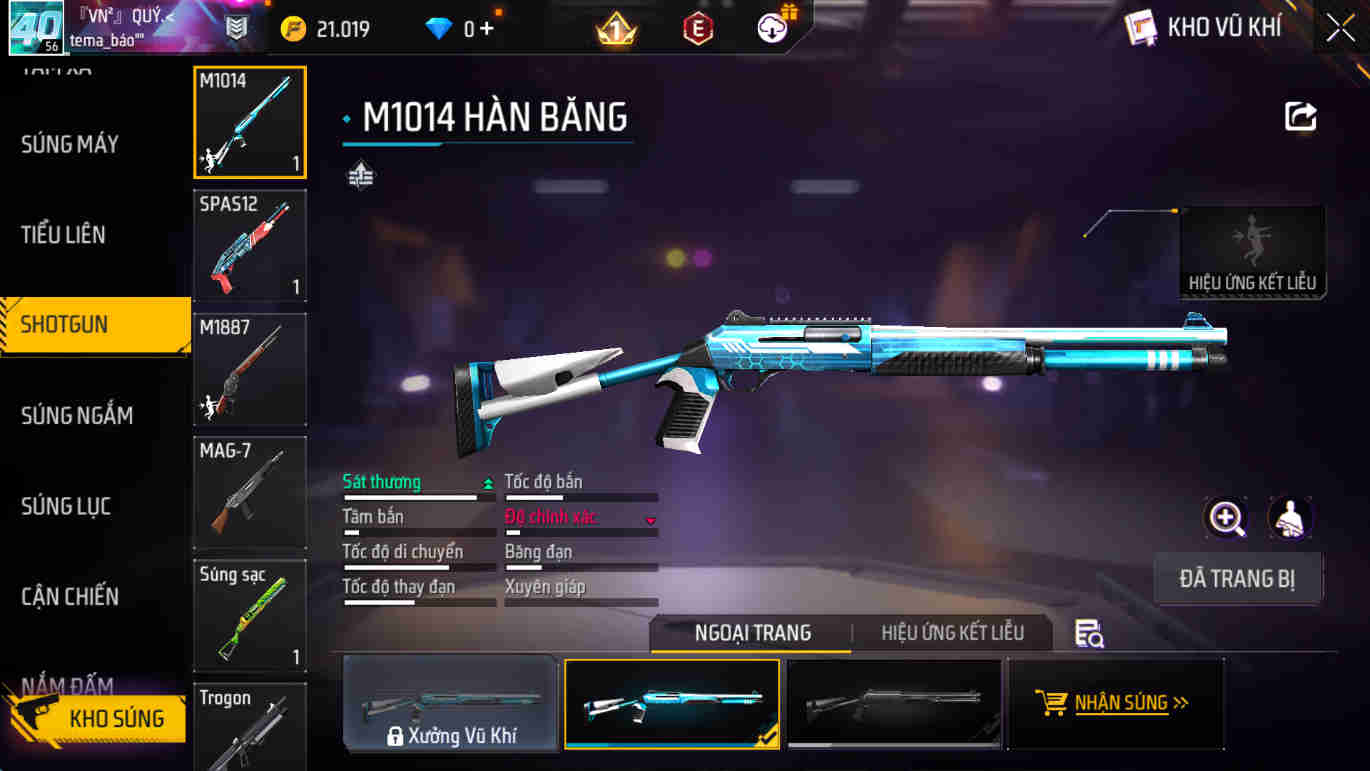Add diamonds with the plus button

tap(486, 29)
